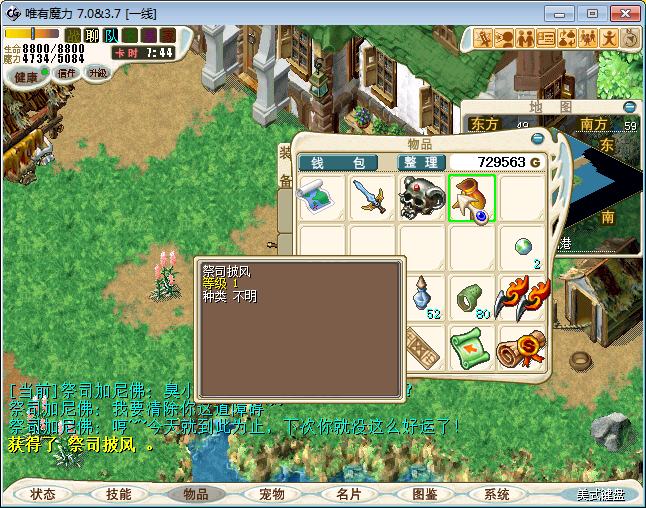Select the winged sword item slot
The height and width of the screenshot is (508, 646).
click(373, 198)
